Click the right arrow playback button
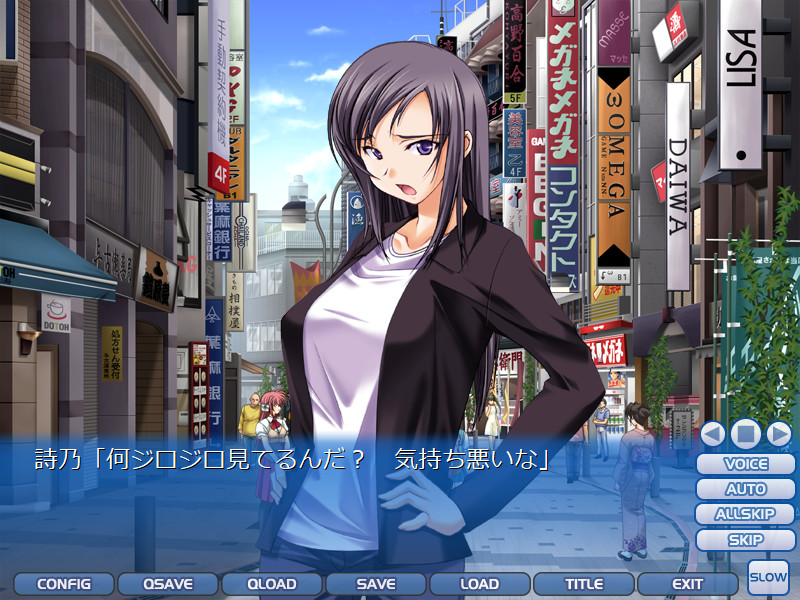 [778, 434]
